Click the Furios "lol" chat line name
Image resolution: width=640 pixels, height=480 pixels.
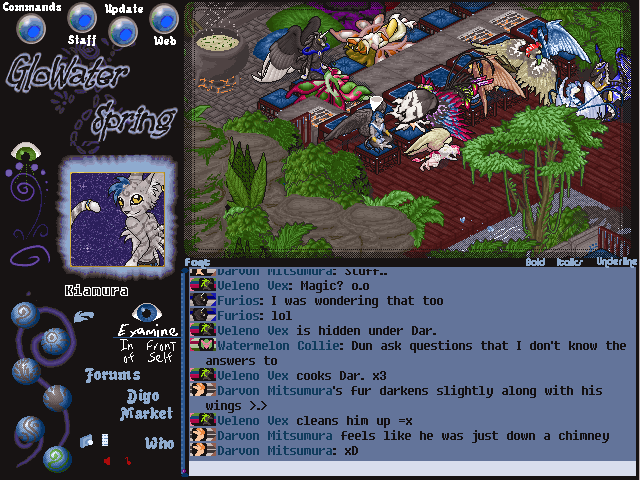[239, 315]
